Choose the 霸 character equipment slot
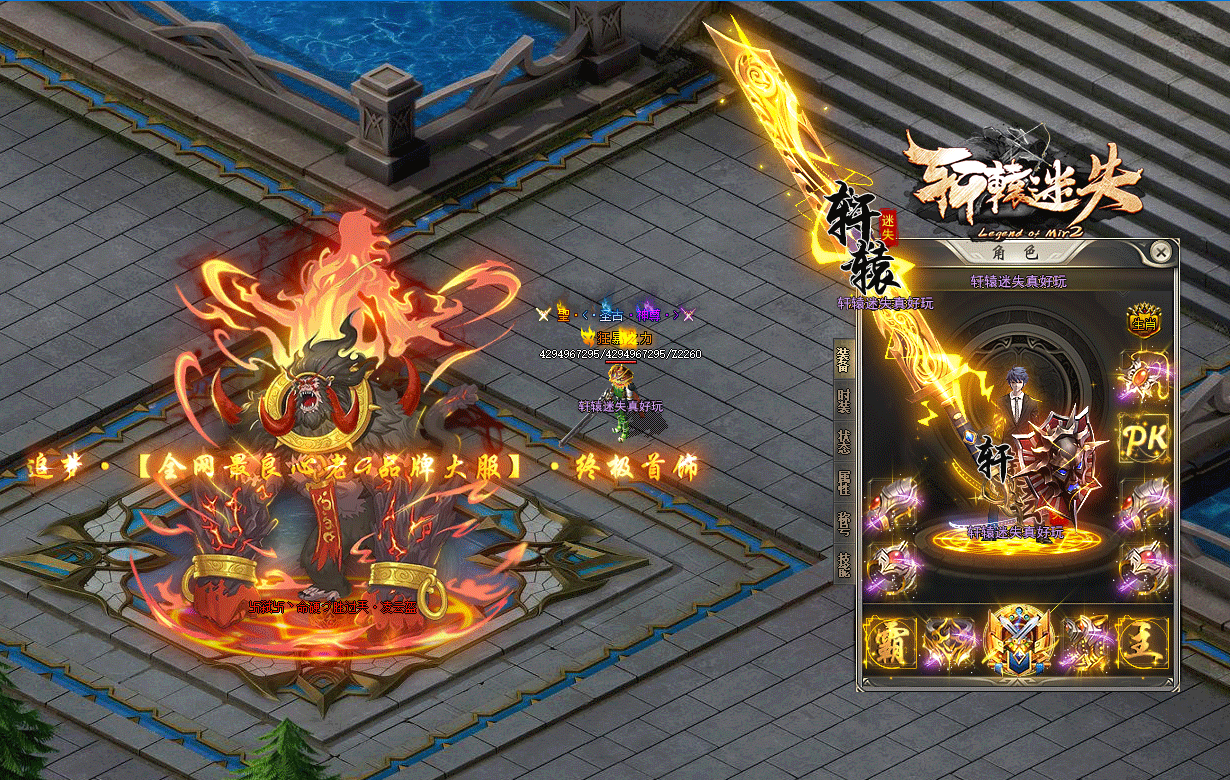 pos(889,642)
